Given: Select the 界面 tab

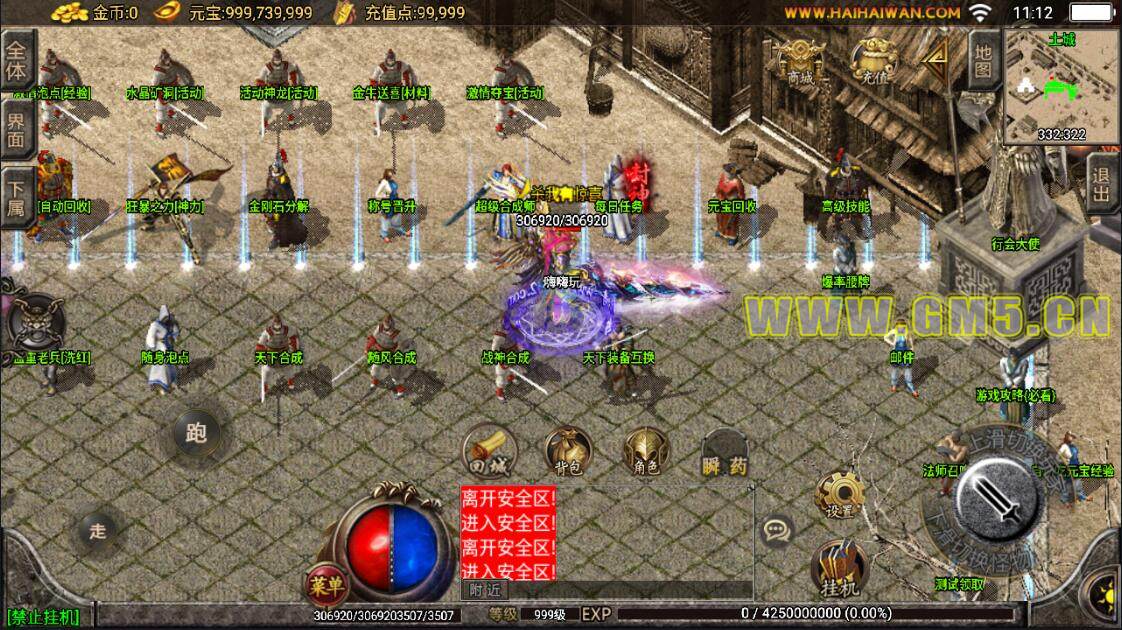Looking at the screenshot, I should [x=16, y=128].
